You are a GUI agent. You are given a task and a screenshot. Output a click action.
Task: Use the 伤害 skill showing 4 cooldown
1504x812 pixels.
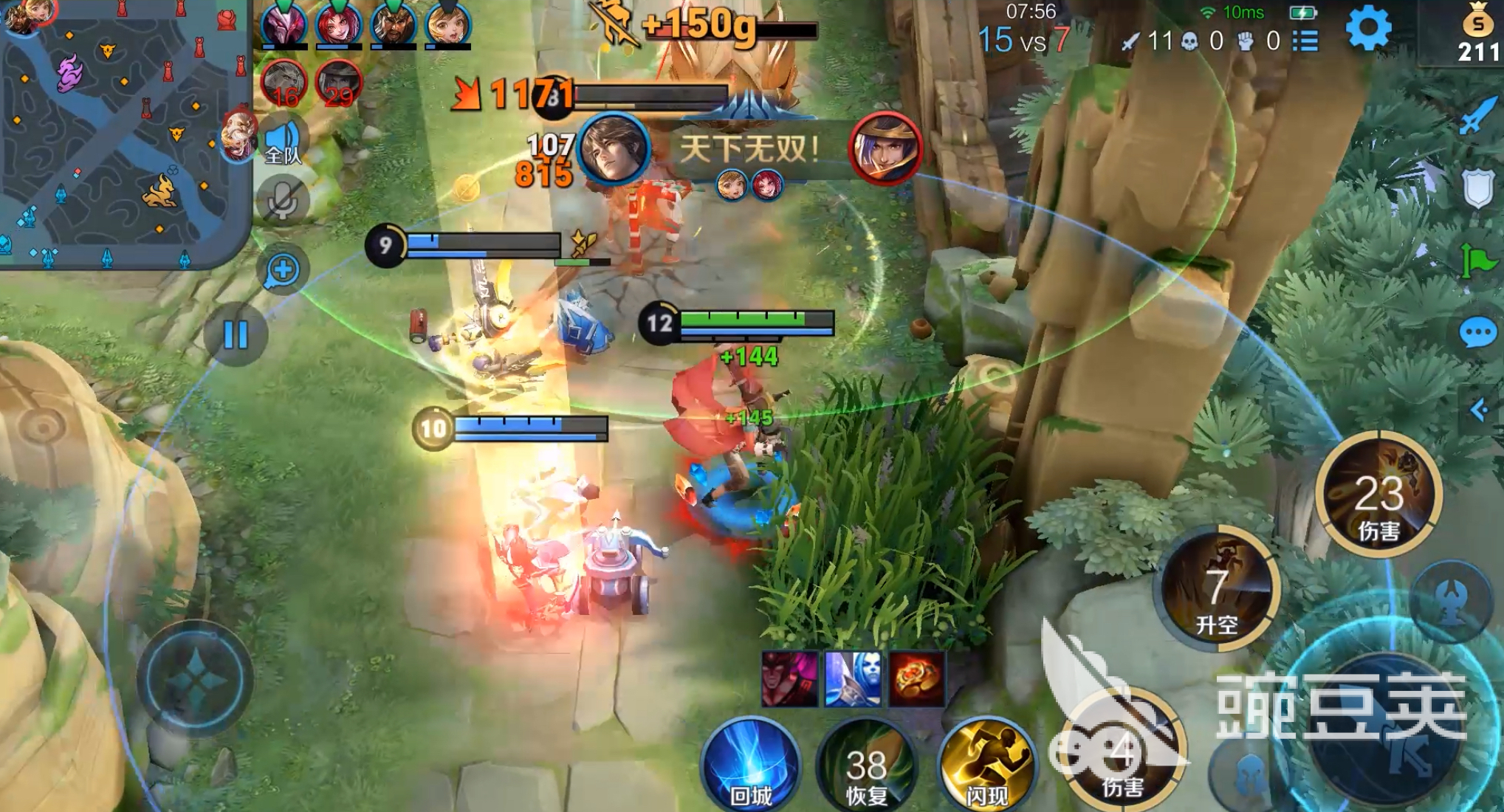pyautogui.click(x=1122, y=757)
